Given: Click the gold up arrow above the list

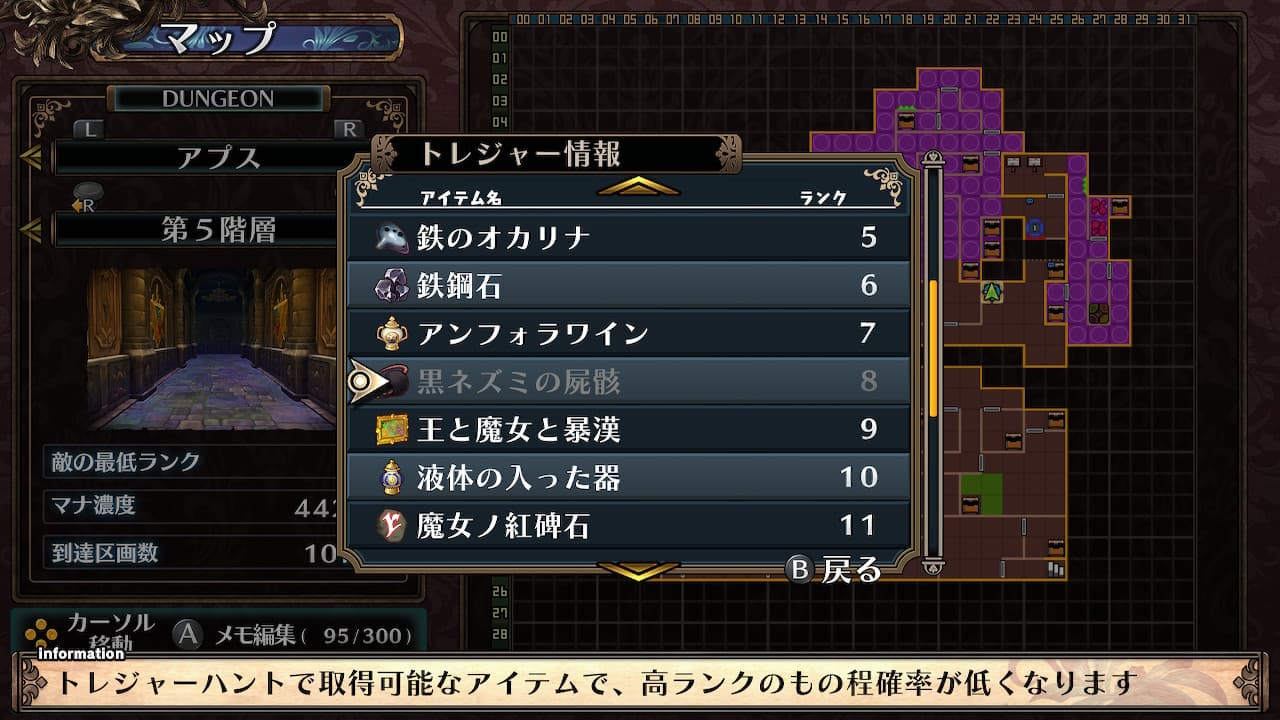Looking at the screenshot, I should point(637,187).
